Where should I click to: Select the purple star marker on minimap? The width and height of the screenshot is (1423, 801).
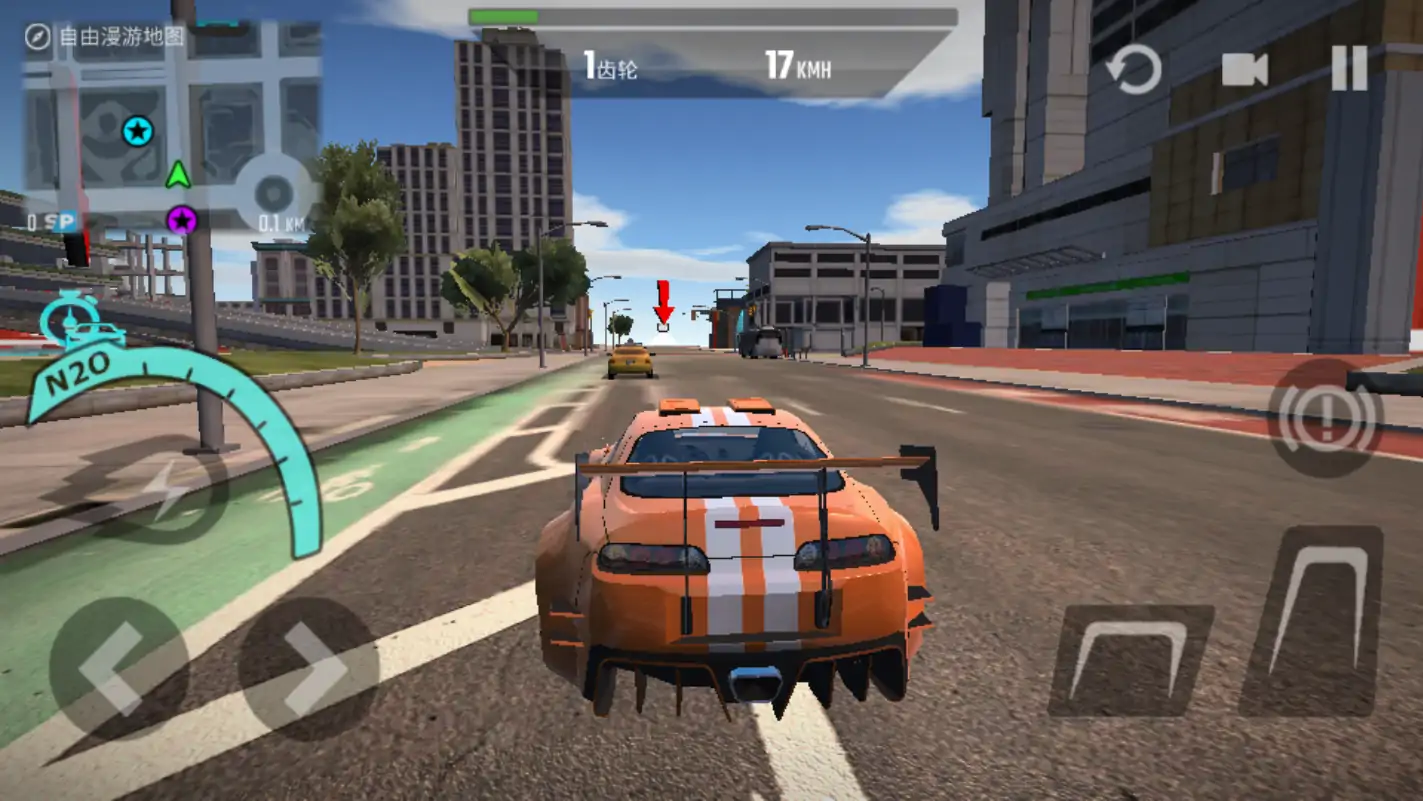[181, 220]
